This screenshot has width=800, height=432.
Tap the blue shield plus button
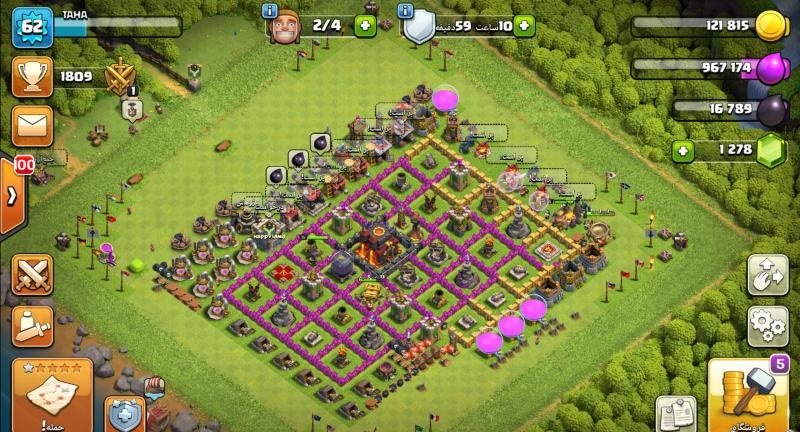[x=124, y=413]
